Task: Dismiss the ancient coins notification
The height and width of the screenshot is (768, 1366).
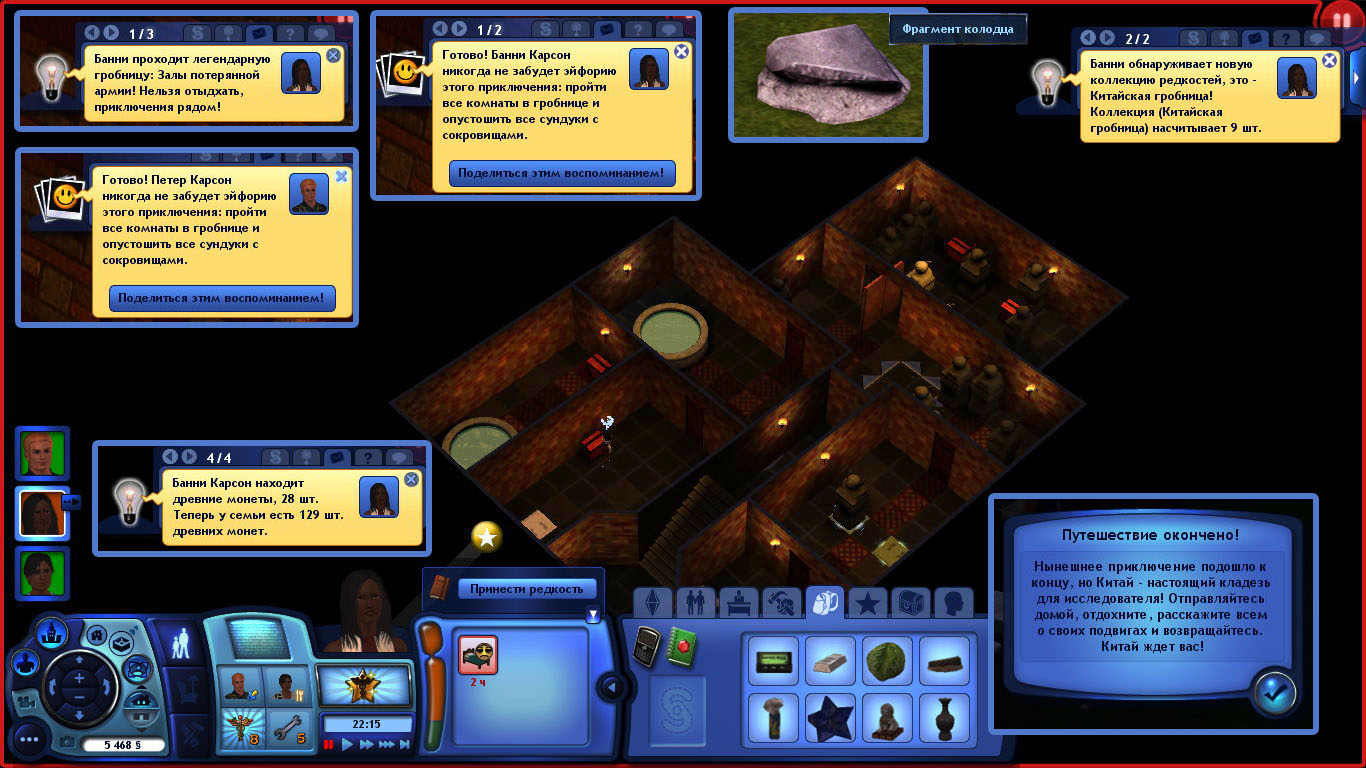Action: pos(410,480)
